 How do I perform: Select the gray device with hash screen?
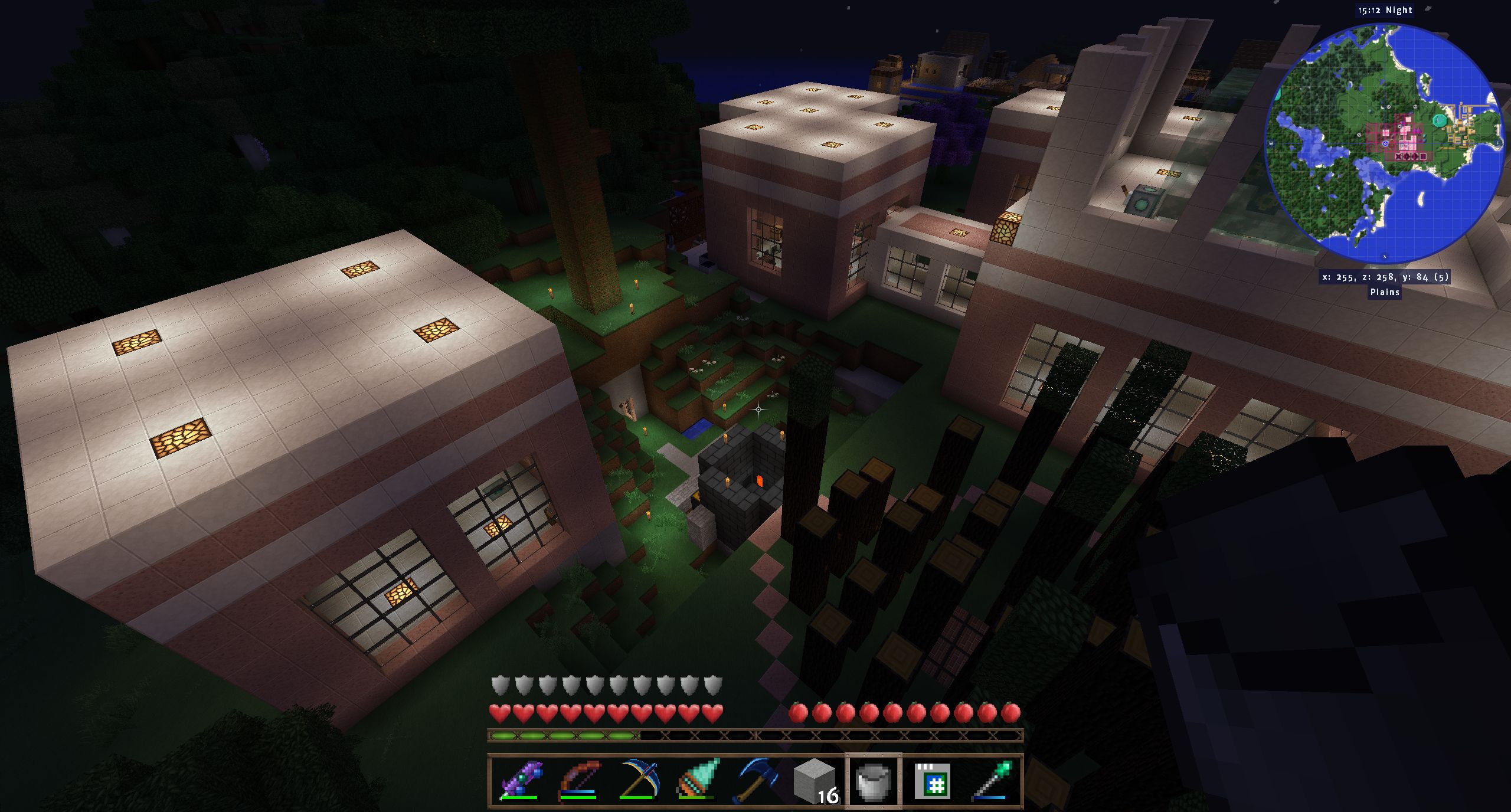pos(933,781)
